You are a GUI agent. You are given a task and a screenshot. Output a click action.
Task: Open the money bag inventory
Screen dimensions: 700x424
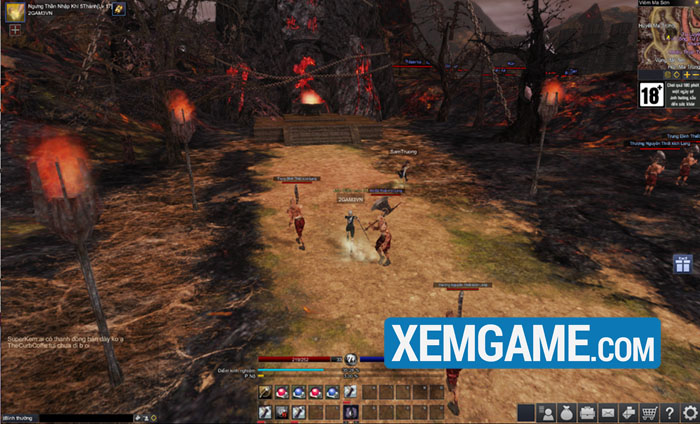point(568,412)
